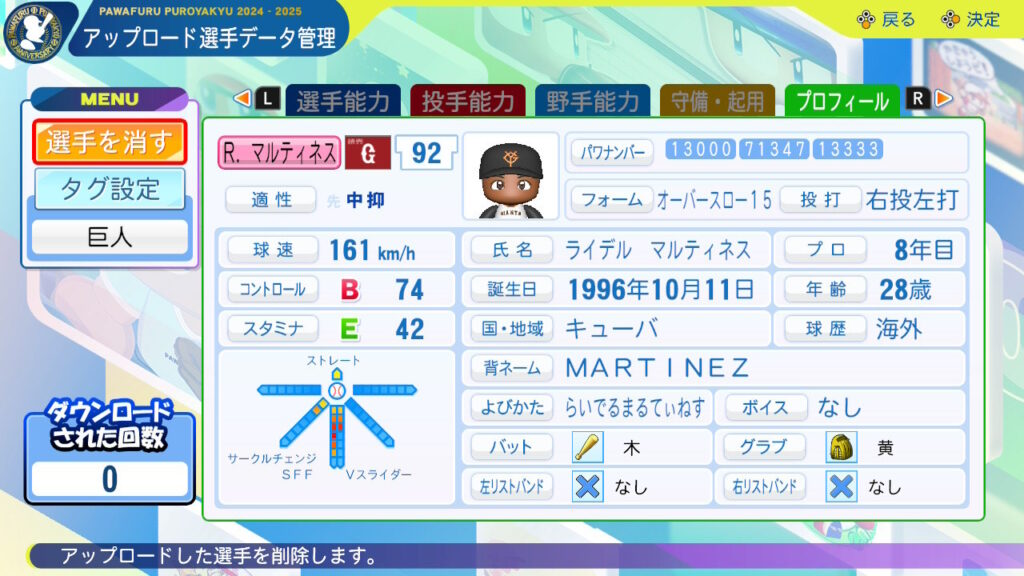Show the 野手能力 tab
This screenshot has height=576, width=1024.
592,101
